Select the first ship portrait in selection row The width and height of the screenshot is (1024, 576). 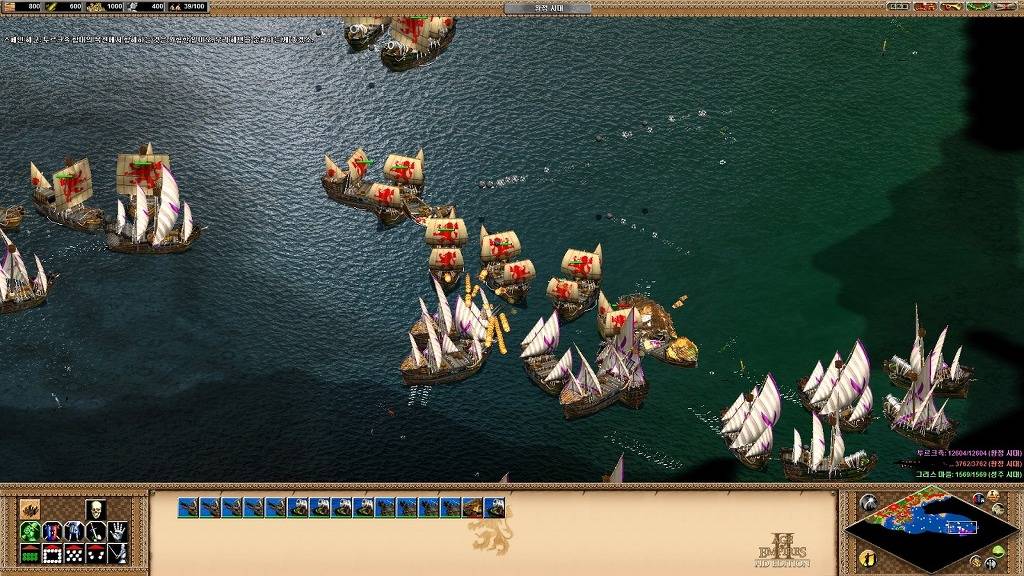click(188, 508)
